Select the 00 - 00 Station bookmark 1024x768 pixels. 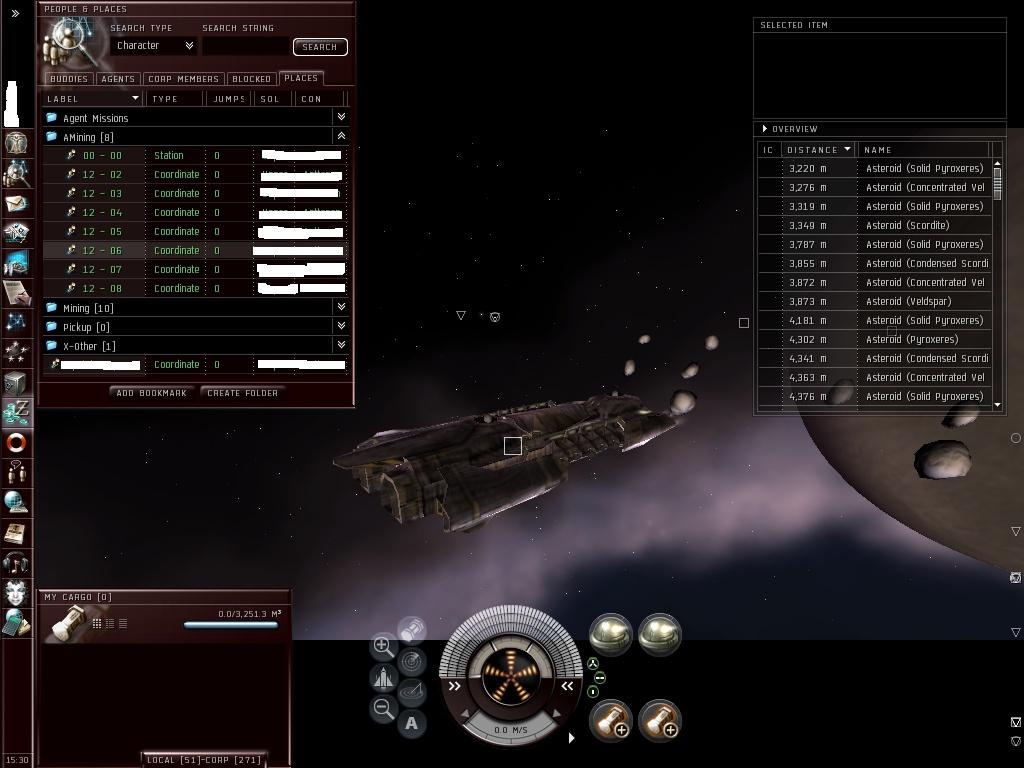click(x=102, y=155)
